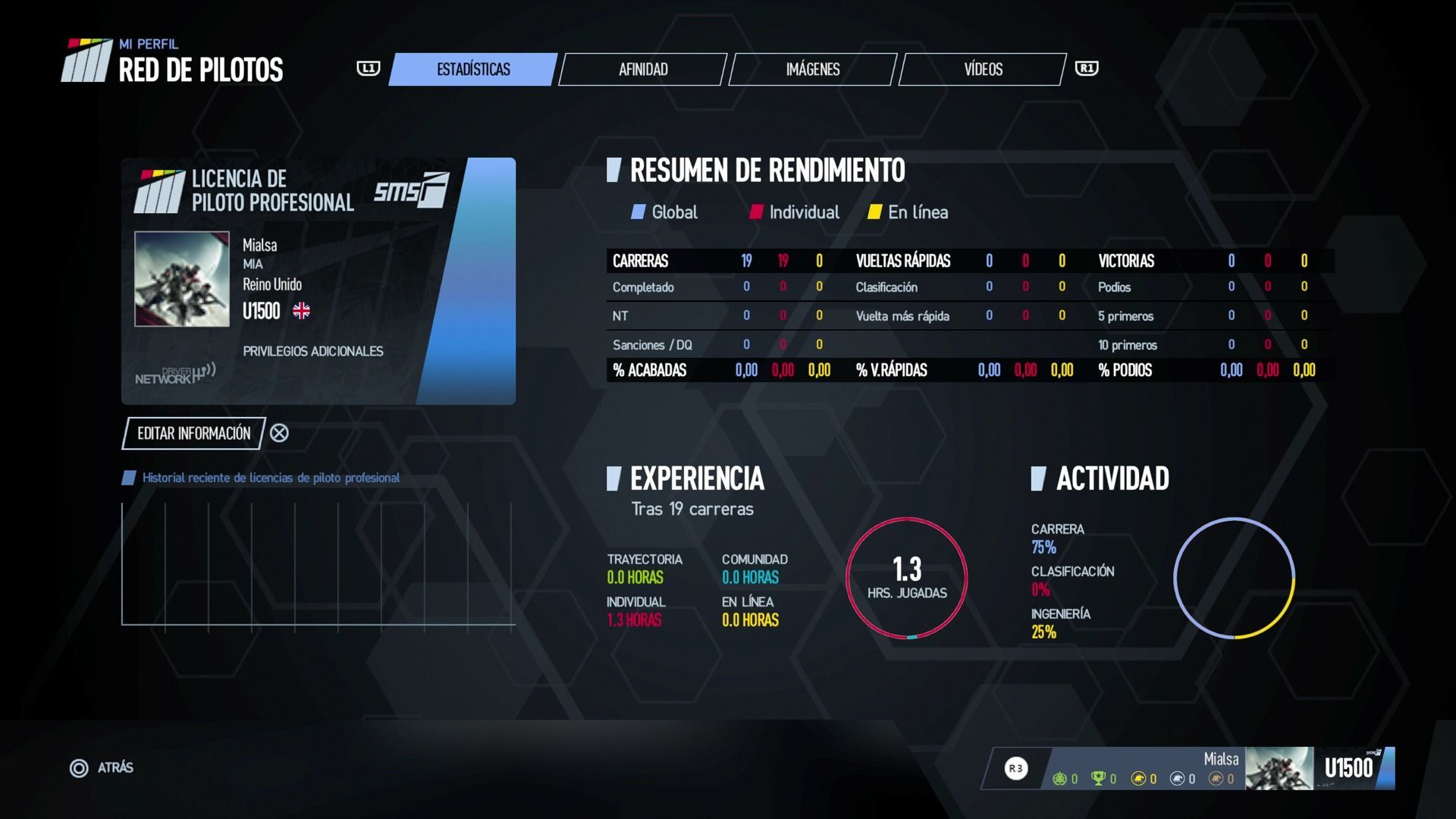Viewport: 1456px width, 819px height.
Task: Select the Imágenes tab
Action: click(x=812, y=70)
